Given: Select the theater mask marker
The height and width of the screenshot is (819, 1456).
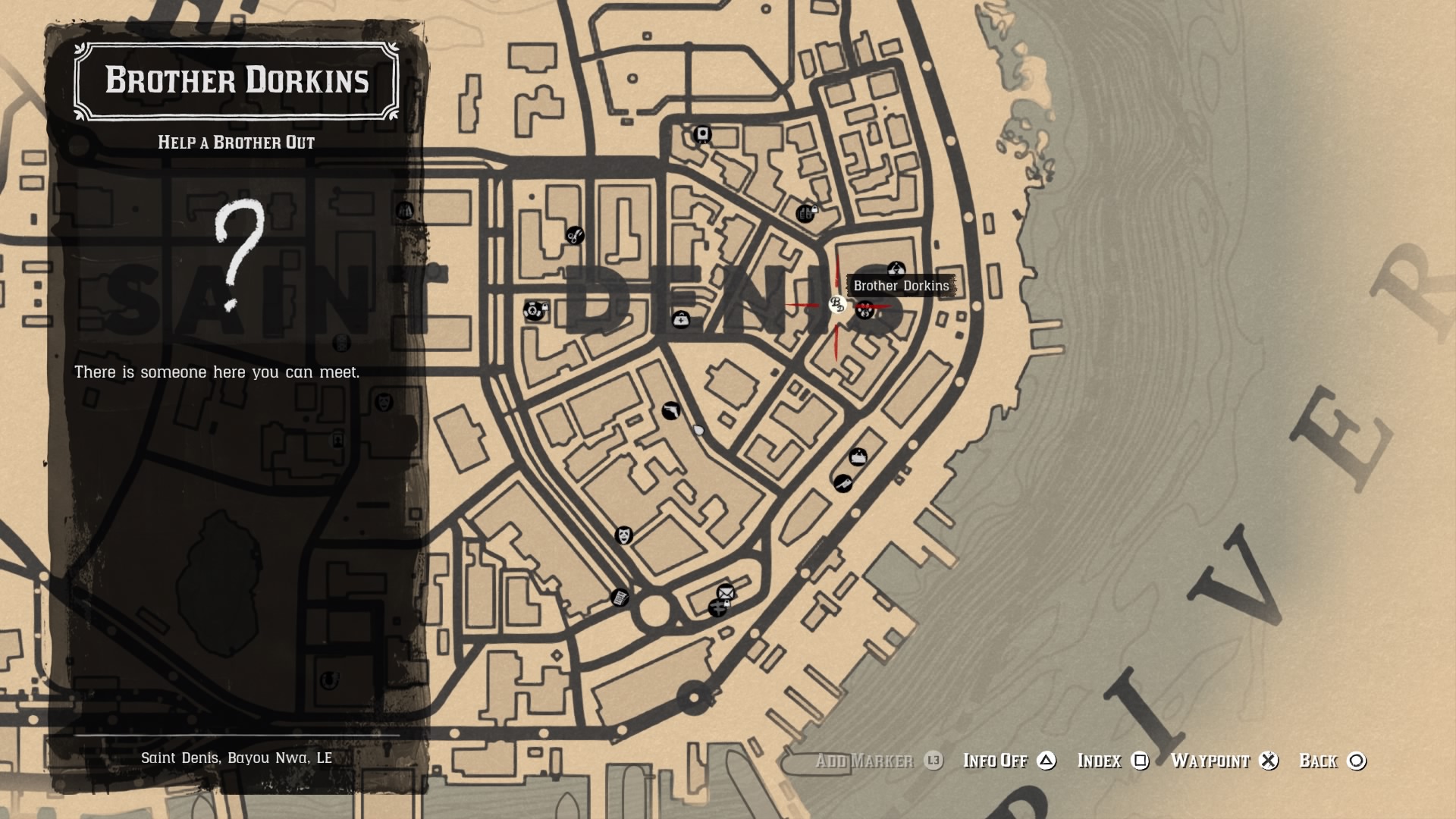Looking at the screenshot, I should 623,535.
